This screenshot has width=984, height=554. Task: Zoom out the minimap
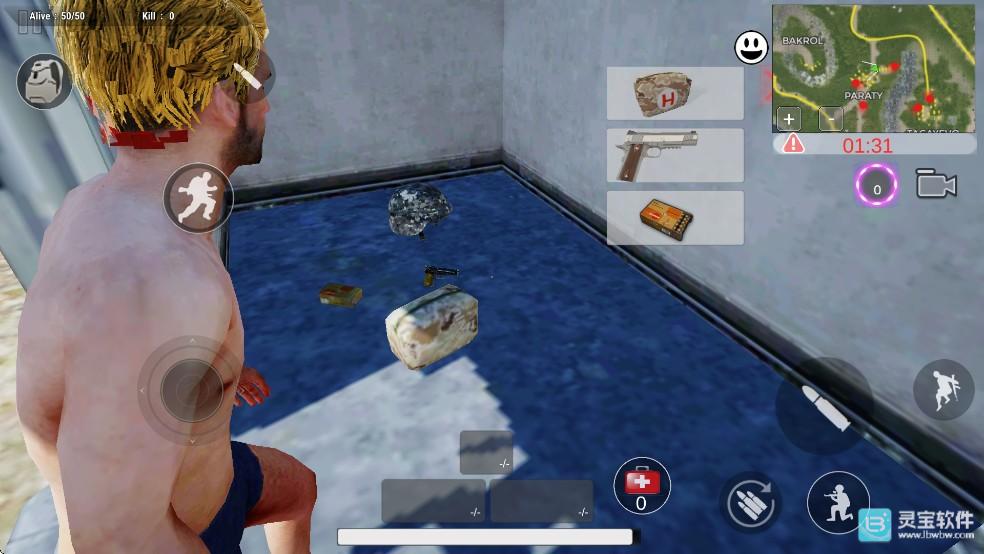coord(830,119)
